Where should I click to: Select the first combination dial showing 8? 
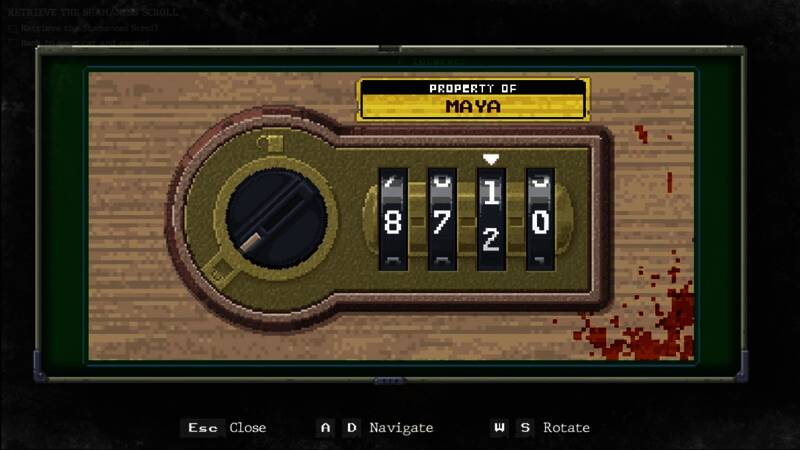[x=393, y=221]
